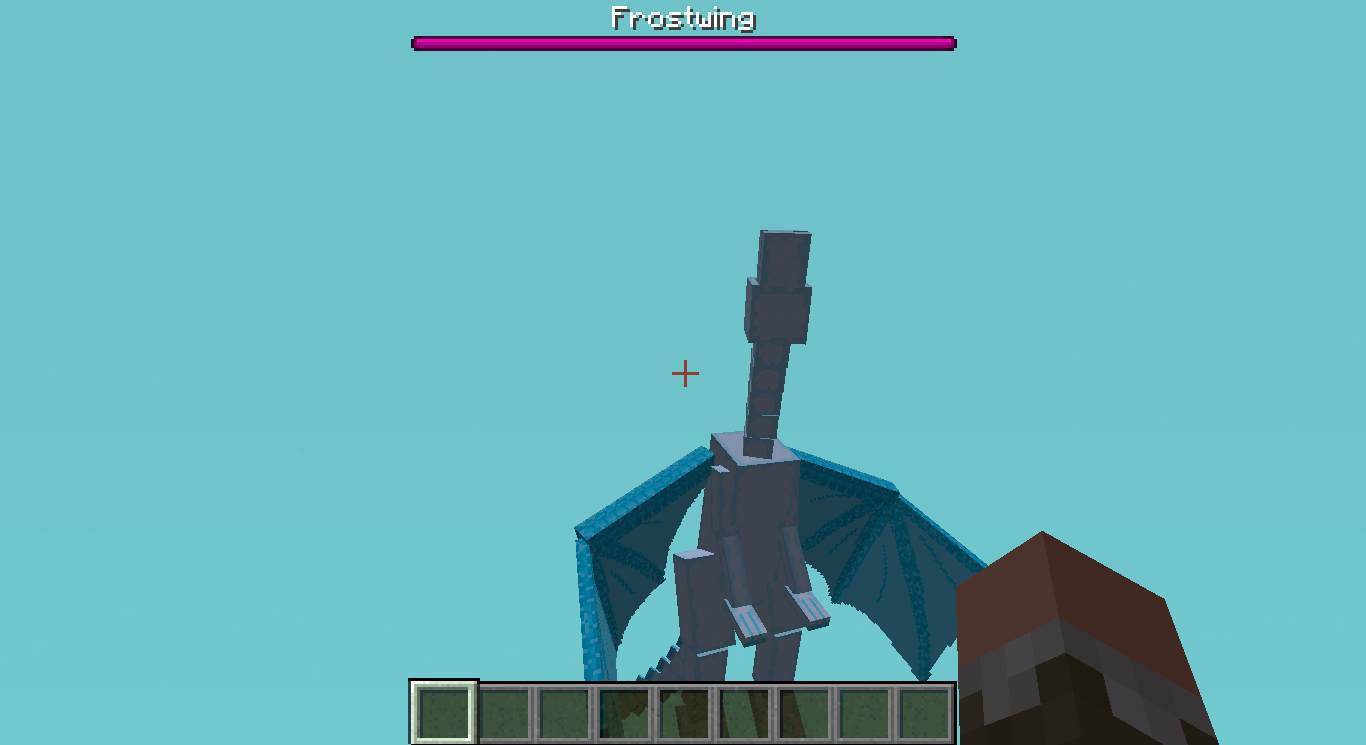Click the highlighted hotbar selection frame
1366x745 pixels.
click(x=443, y=710)
